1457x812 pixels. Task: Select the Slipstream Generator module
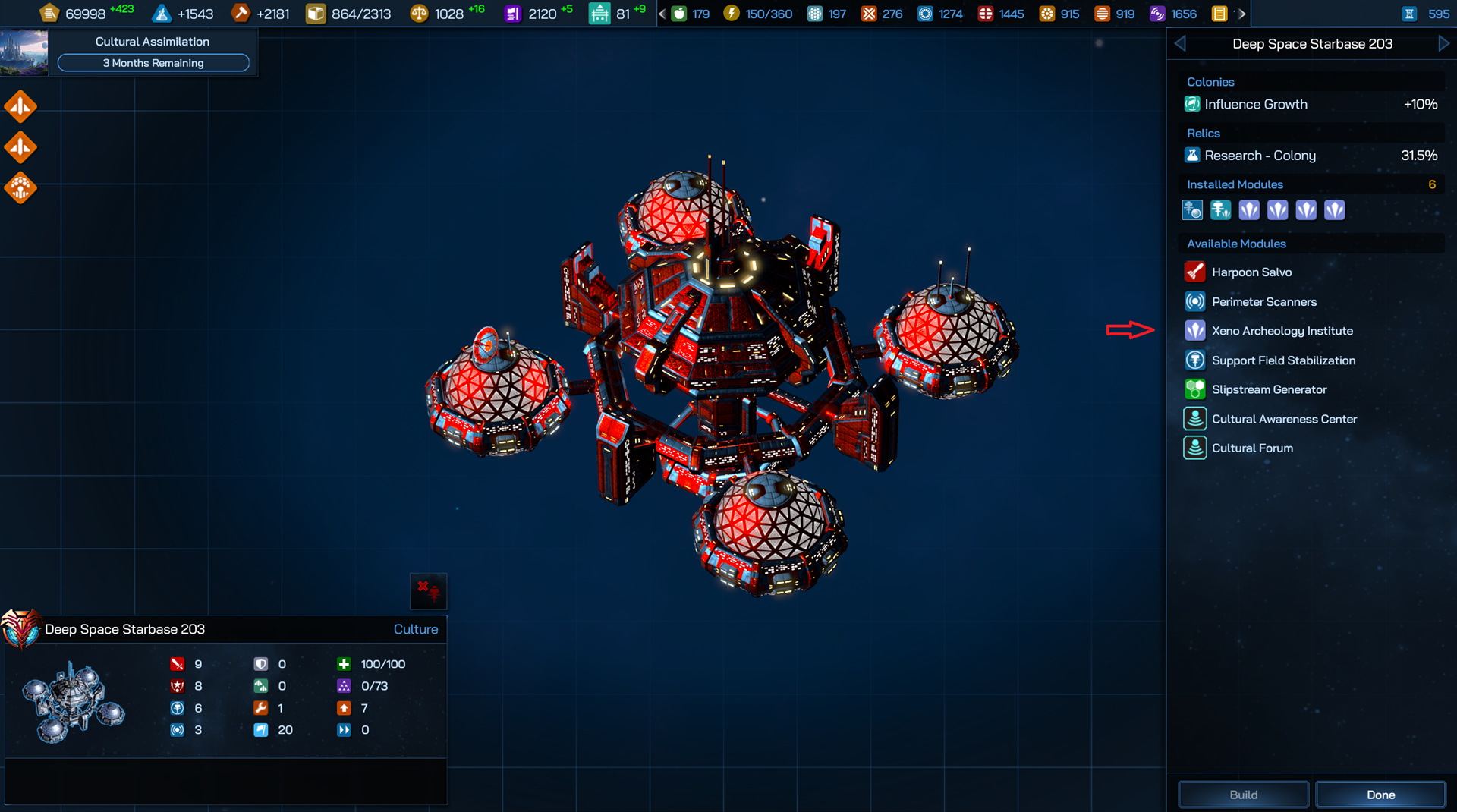[x=1269, y=389]
